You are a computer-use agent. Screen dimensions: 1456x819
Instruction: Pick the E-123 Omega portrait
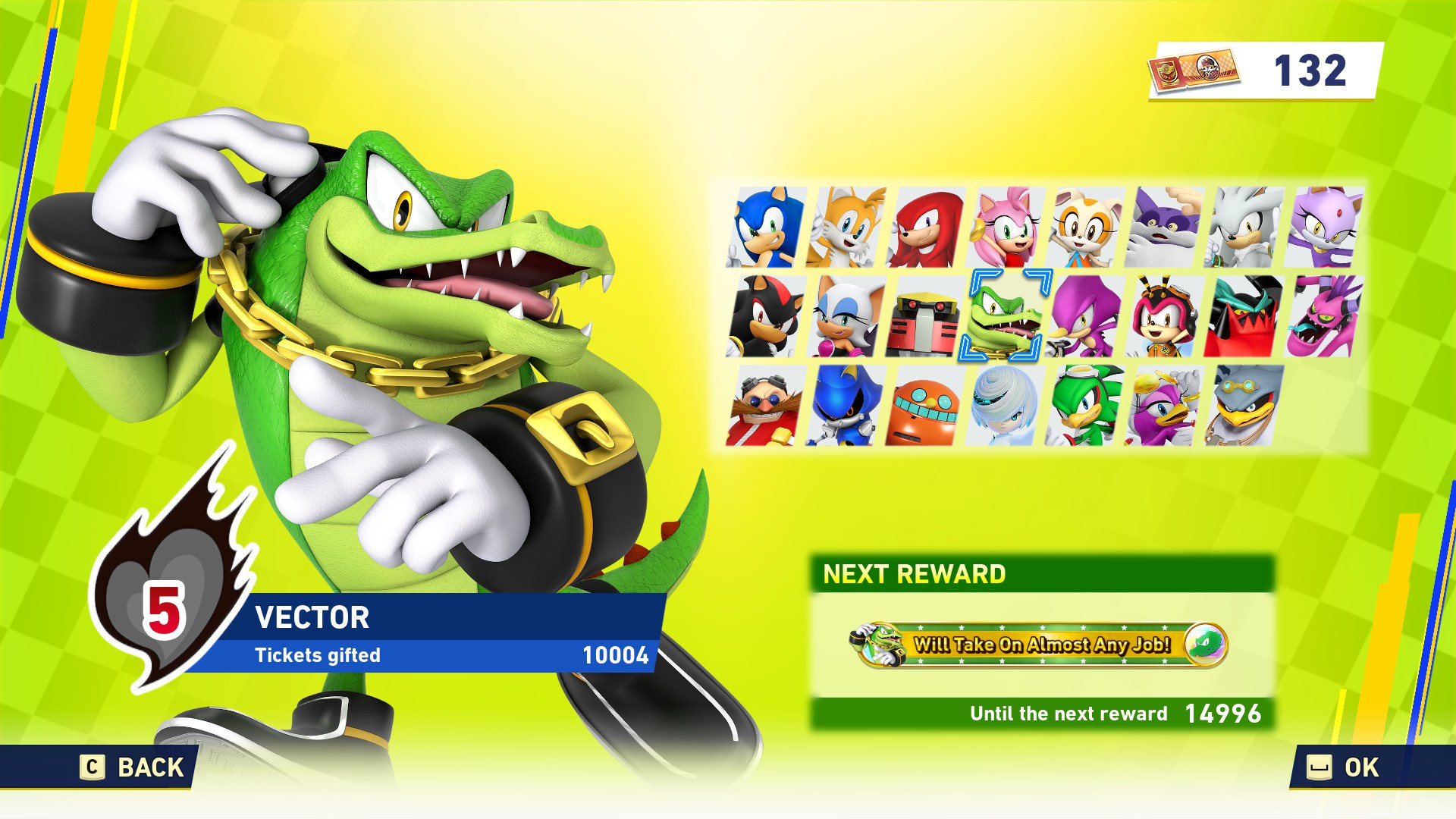coord(925,316)
